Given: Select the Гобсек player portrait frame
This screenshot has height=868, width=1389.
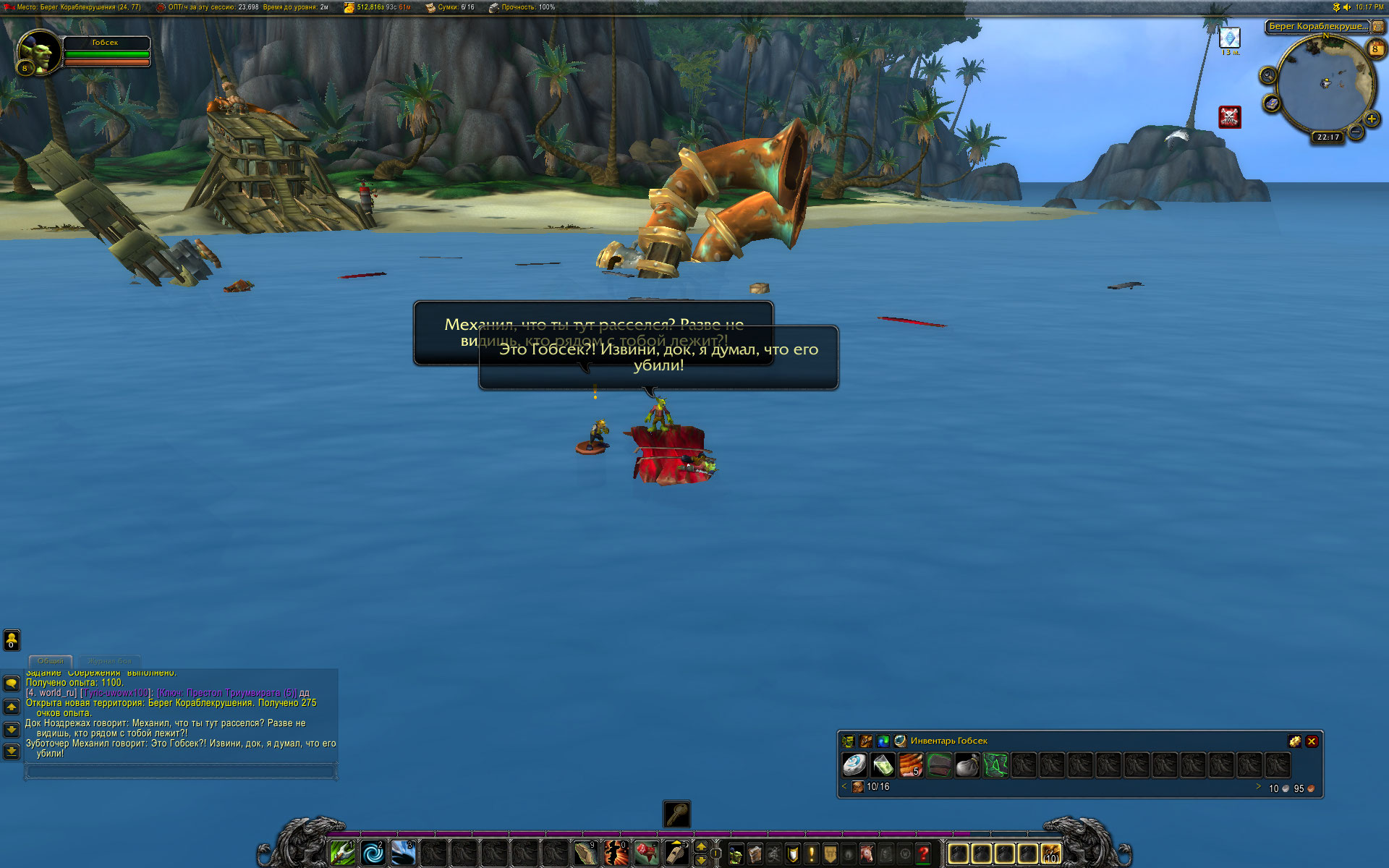Looking at the screenshot, I should click(x=40, y=52).
